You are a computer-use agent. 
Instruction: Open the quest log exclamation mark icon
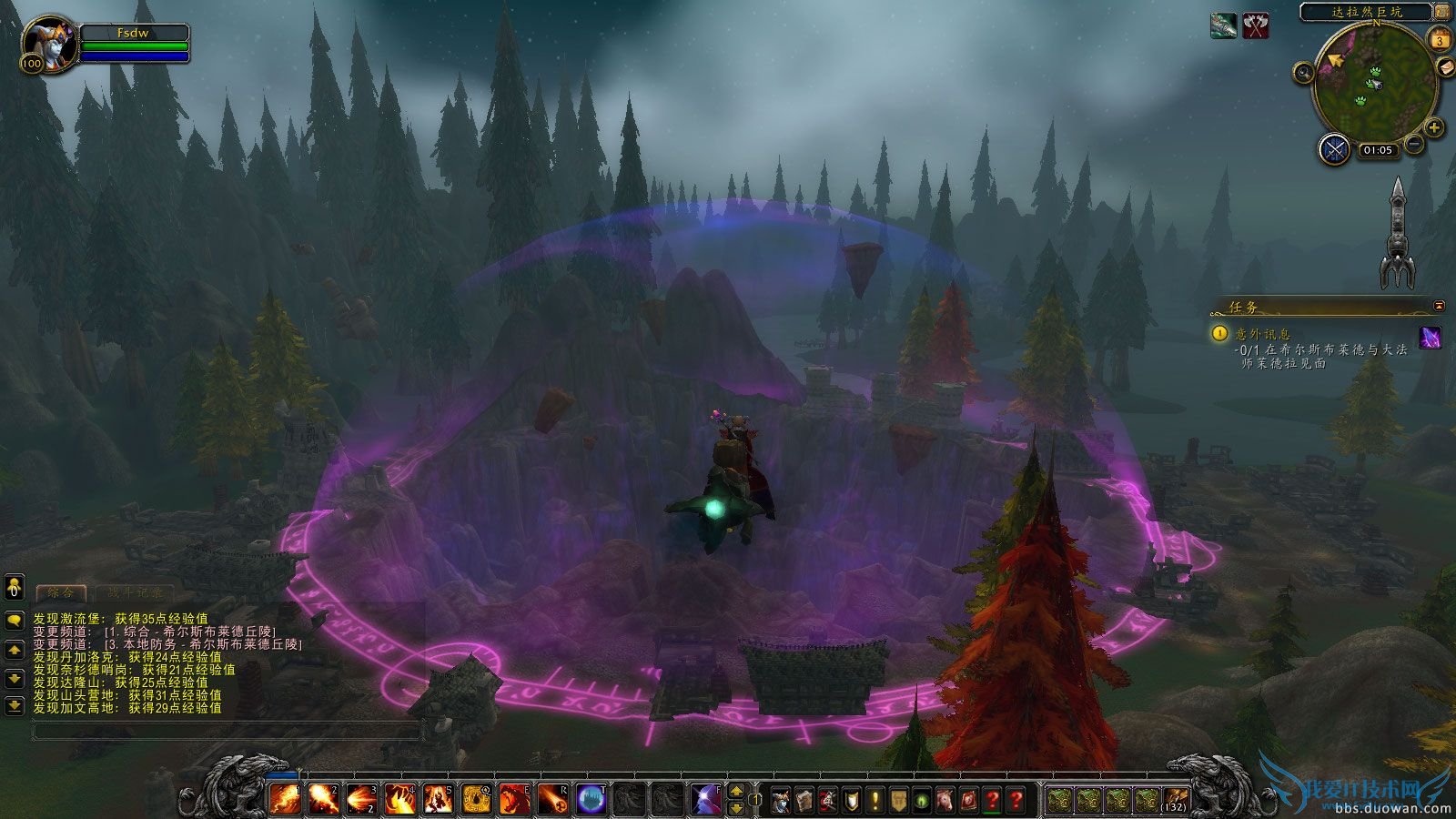(x=874, y=799)
